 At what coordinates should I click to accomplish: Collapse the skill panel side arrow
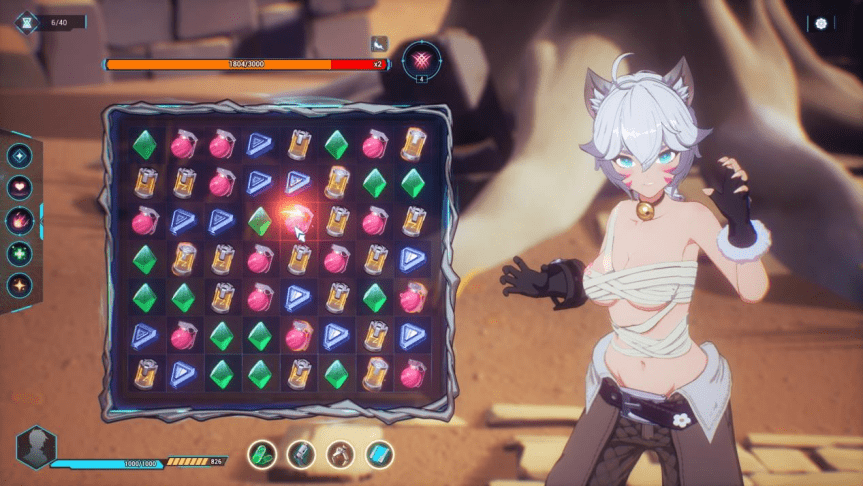(41, 220)
